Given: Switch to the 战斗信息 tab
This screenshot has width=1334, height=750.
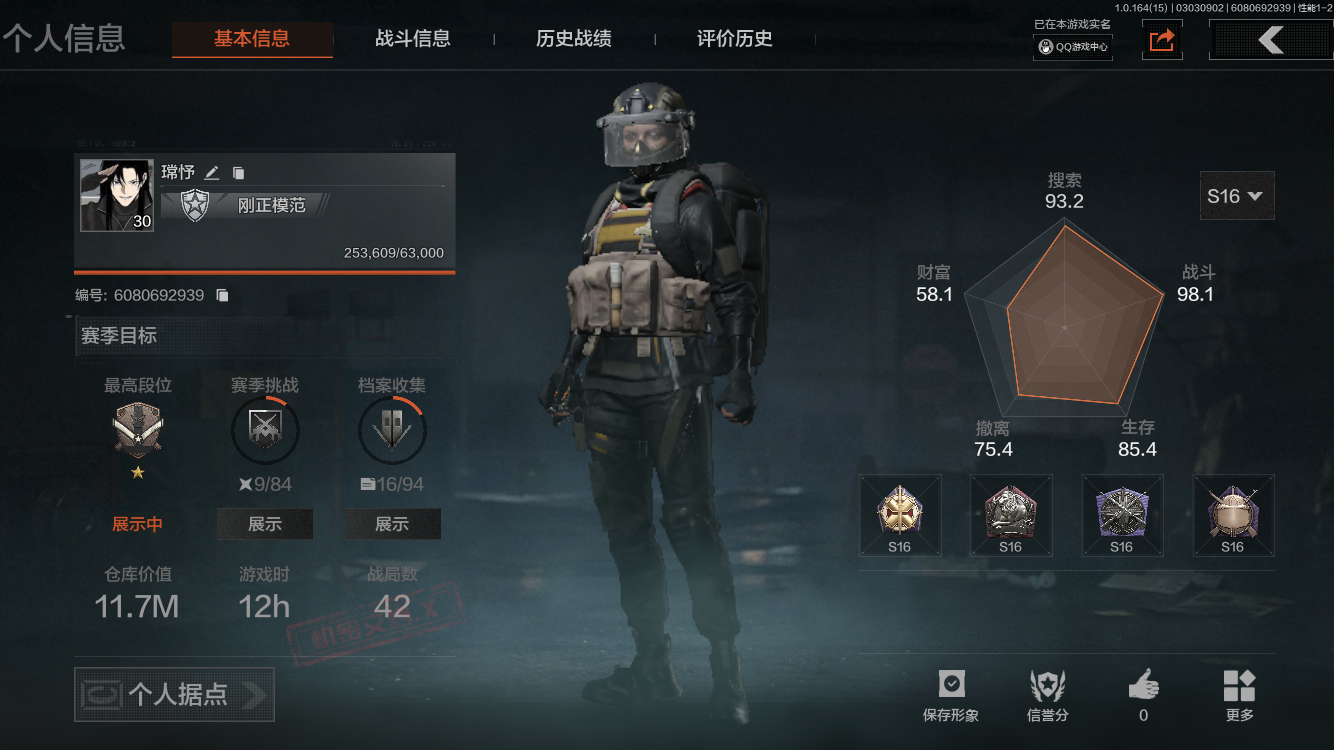Looking at the screenshot, I should [x=412, y=39].
